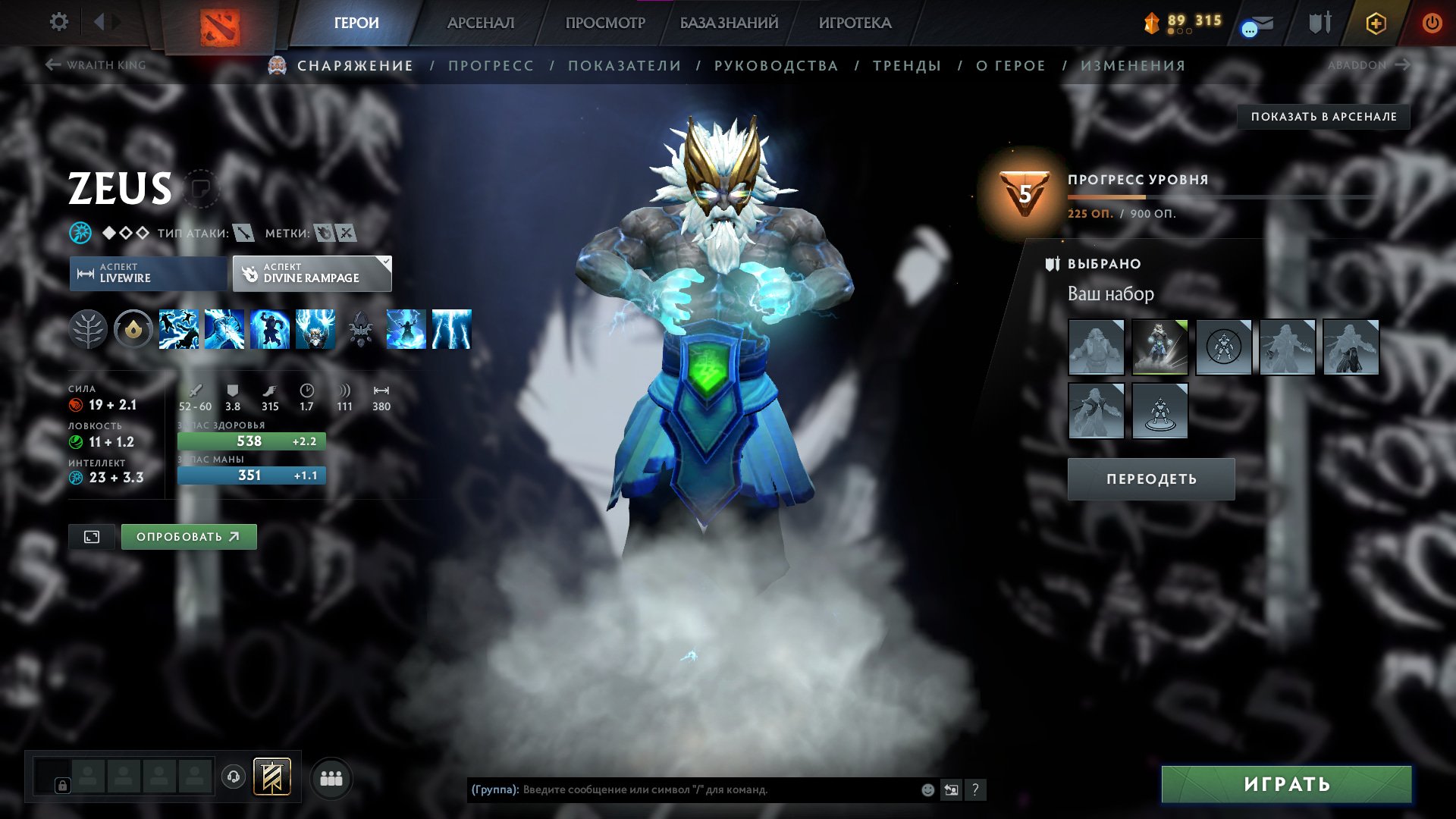Click the group chat input field

coord(682,790)
